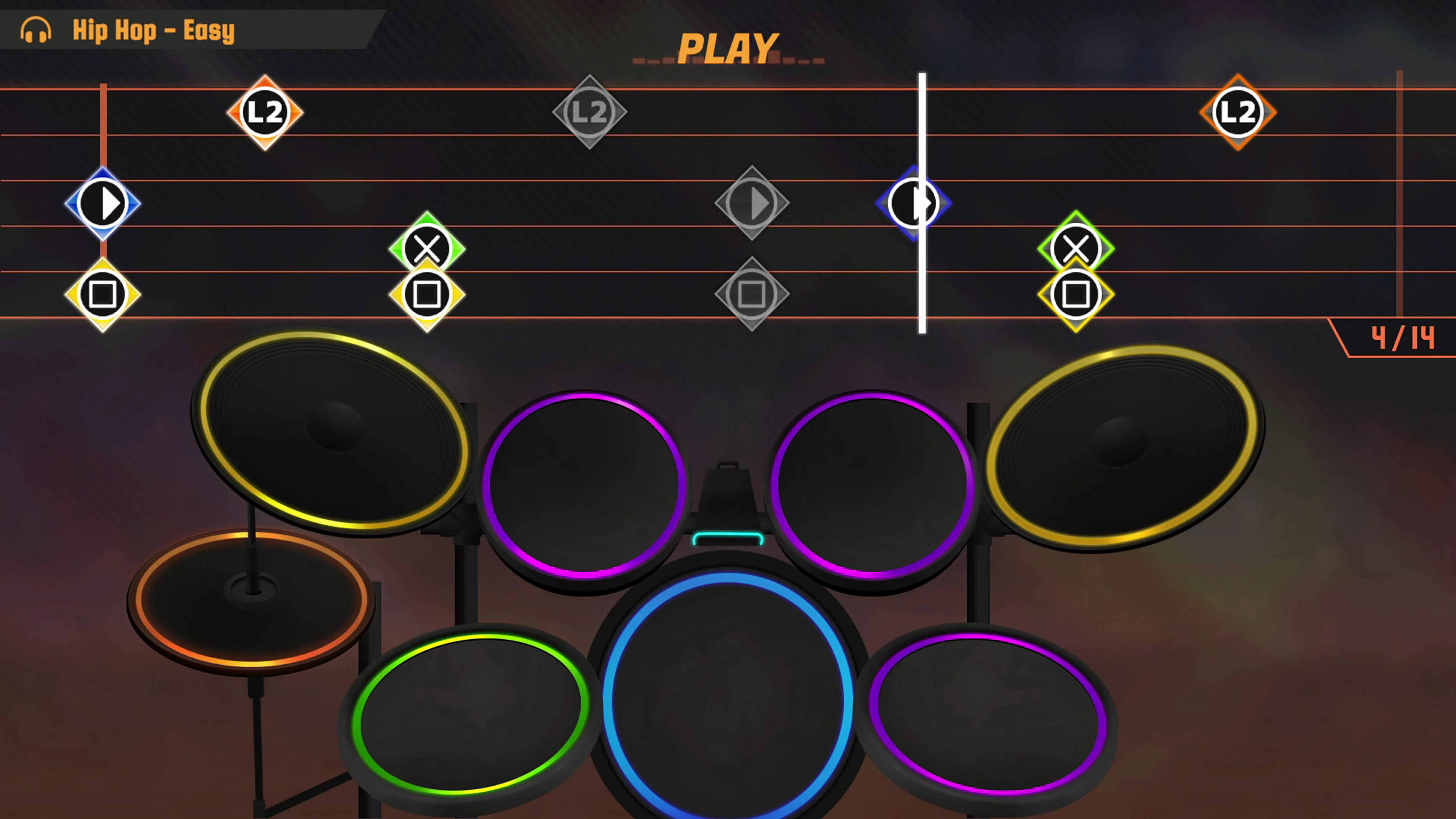Viewport: 1456px width, 819px height.
Task: Click the blue Play note on the left
Action: click(103, 204)
